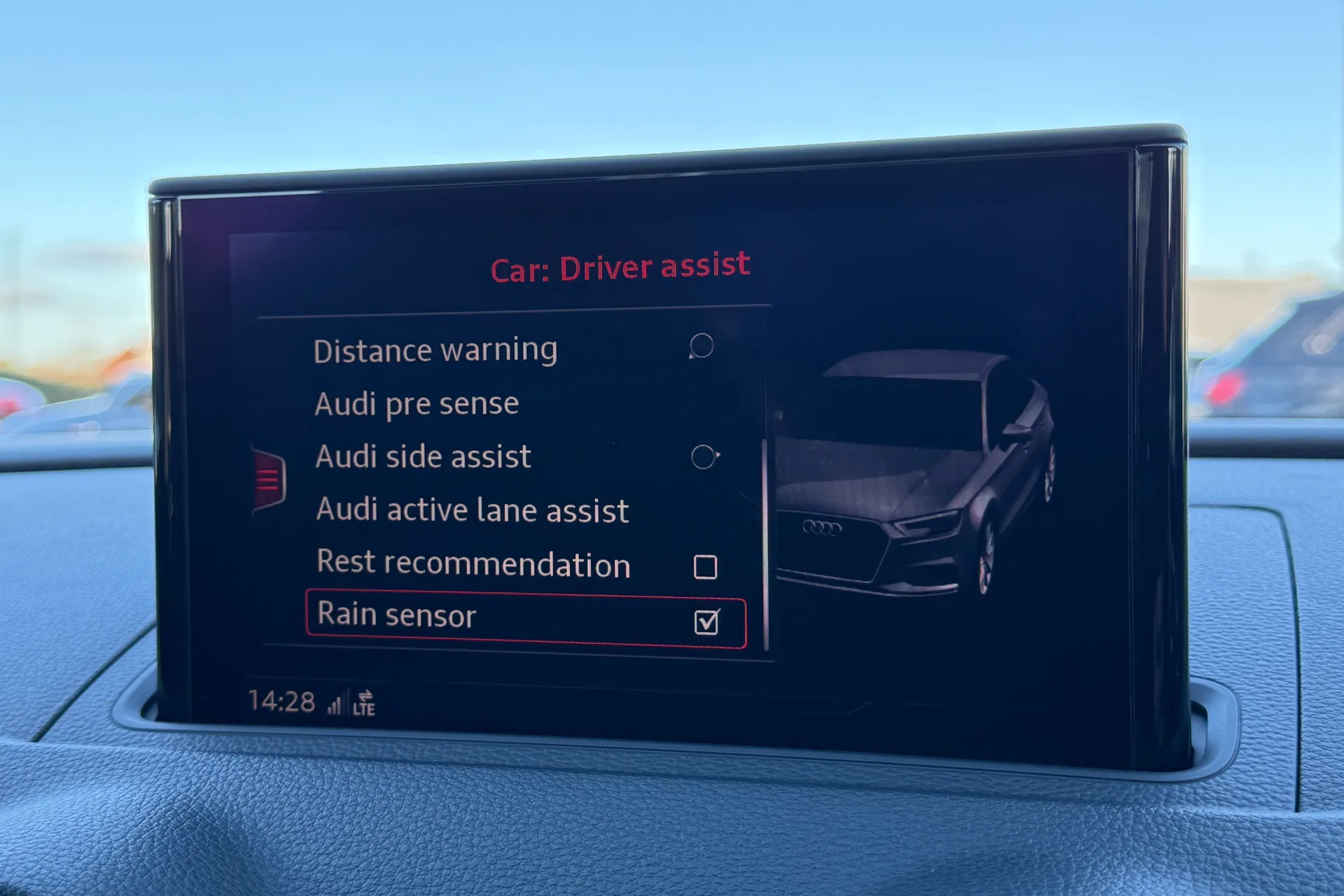Enable the Rest recommendation checkbox
Viewport: 1344px width, 896px height.
tap(707, 567)
